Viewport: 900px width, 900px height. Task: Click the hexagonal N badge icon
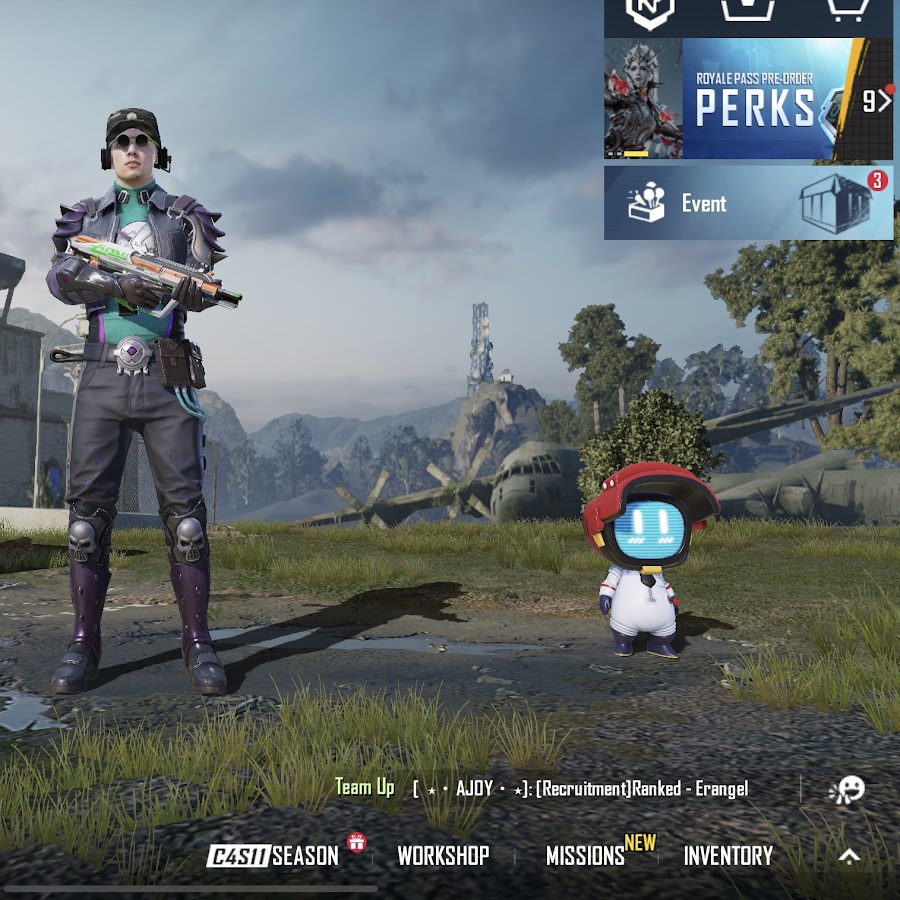650,10
